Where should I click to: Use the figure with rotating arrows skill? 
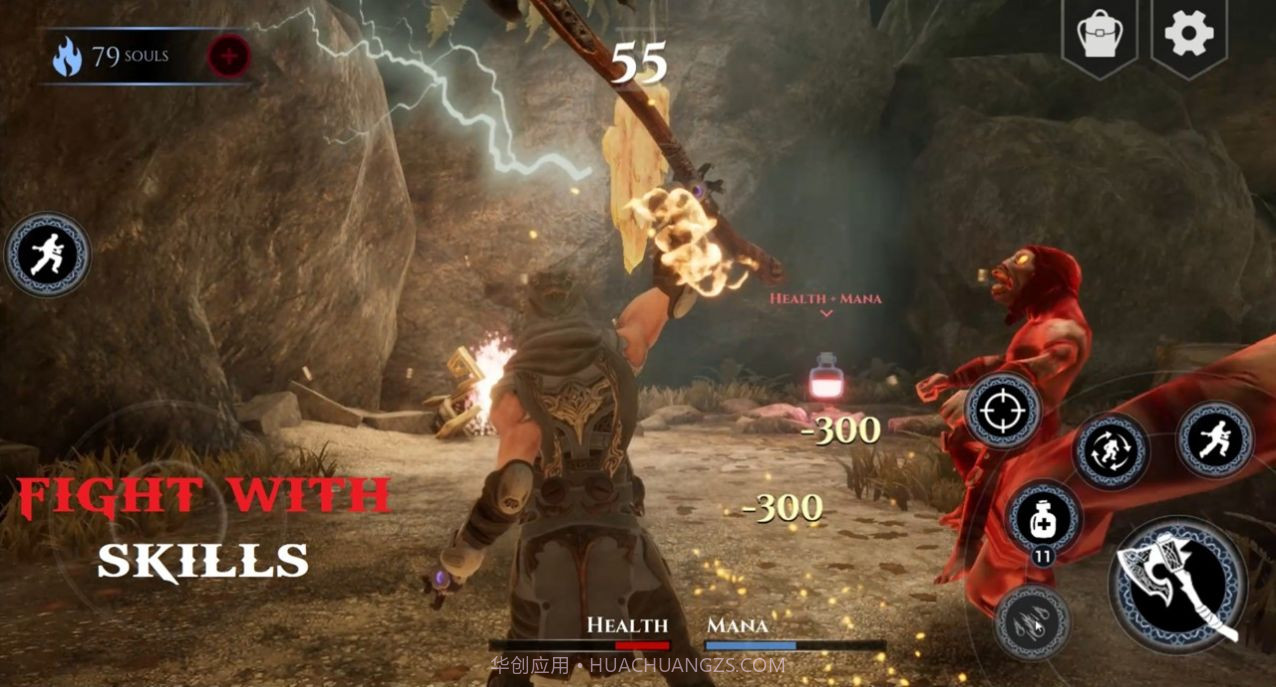[x=1110, y=451]
